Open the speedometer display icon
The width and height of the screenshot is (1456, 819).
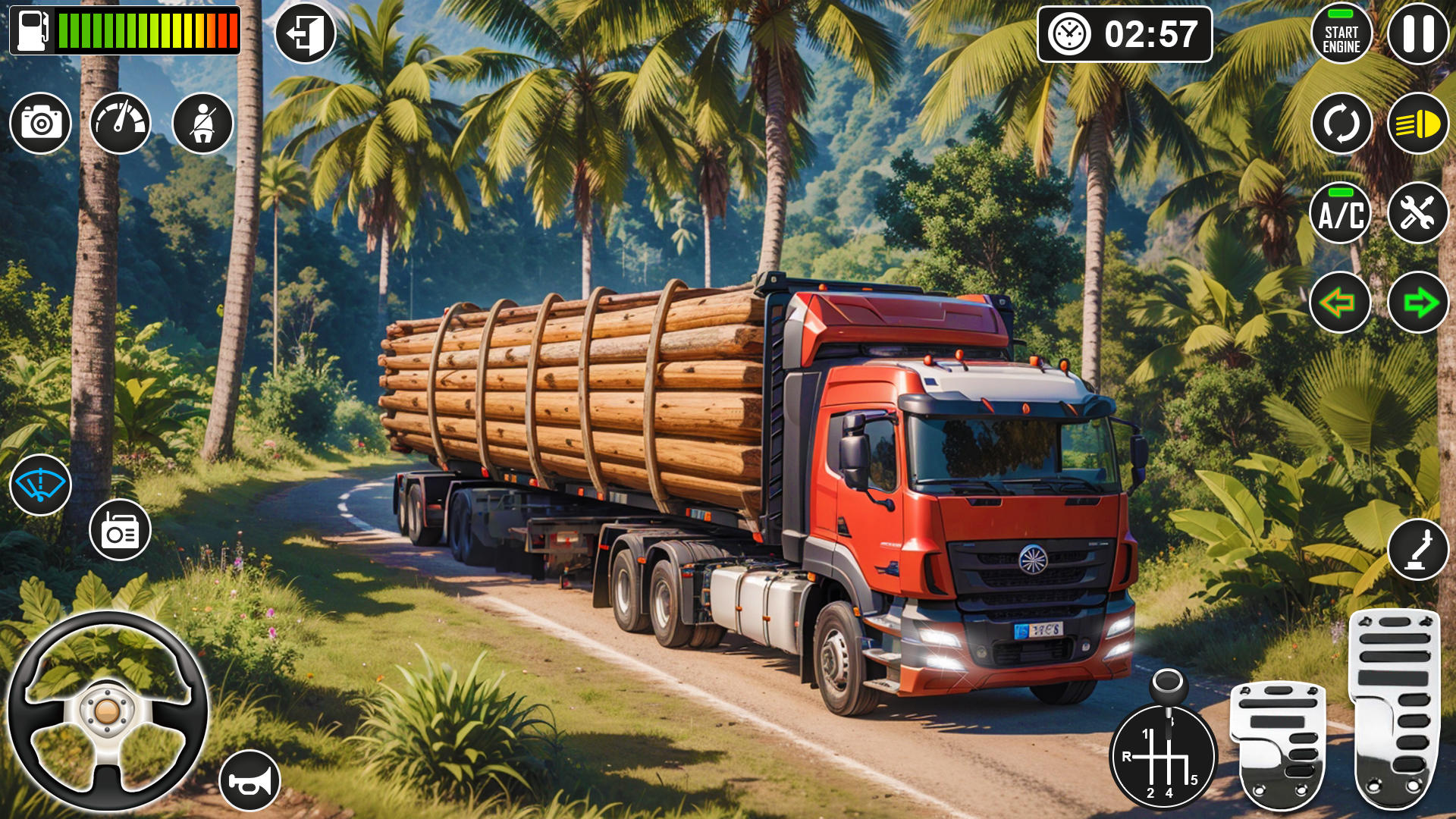(x=123, y=123)
